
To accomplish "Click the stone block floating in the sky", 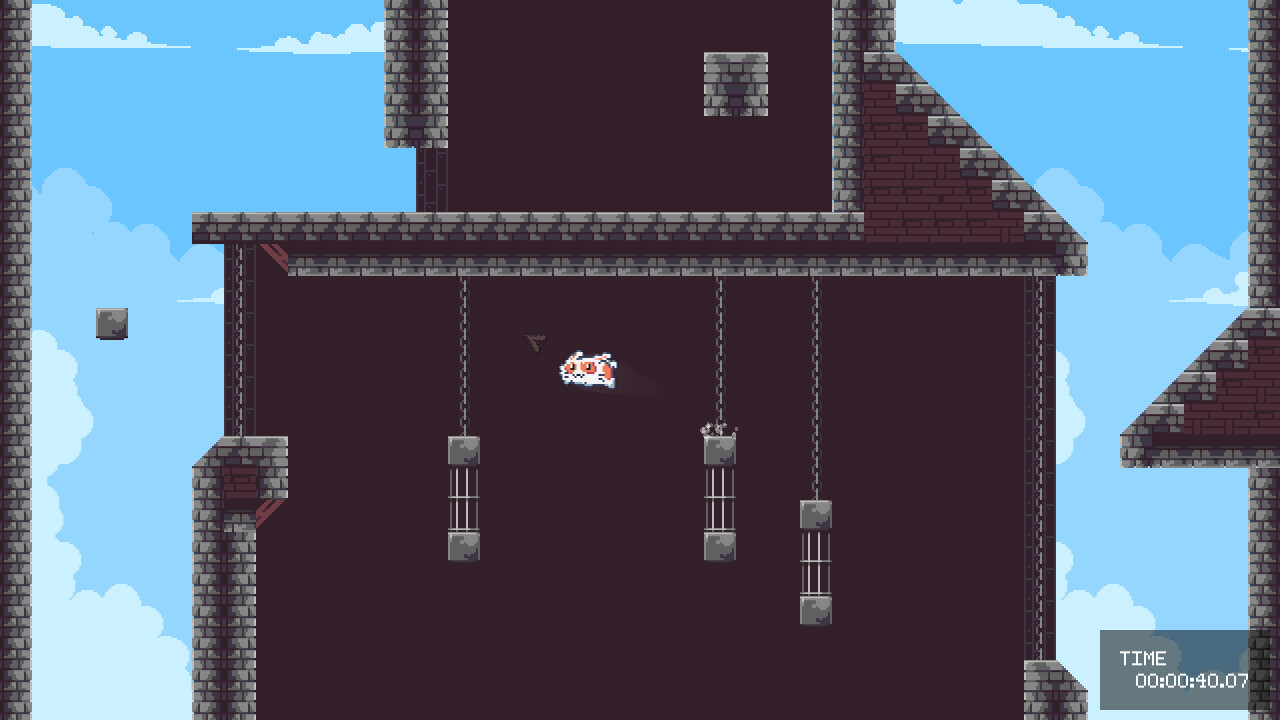I will tap(109, 322).
